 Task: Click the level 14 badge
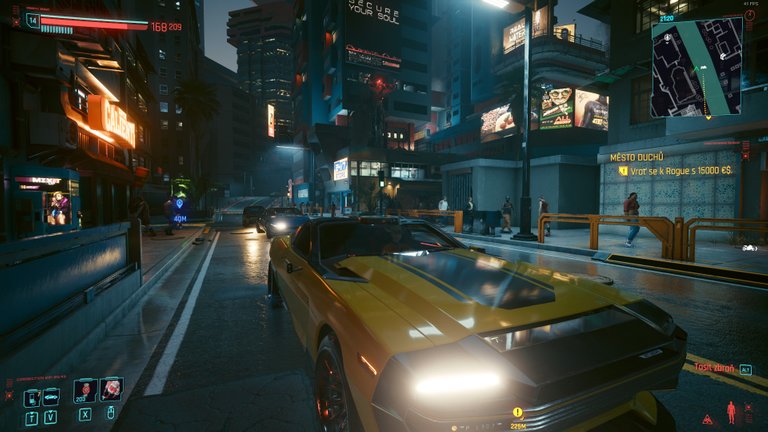[x=32, y=20]
